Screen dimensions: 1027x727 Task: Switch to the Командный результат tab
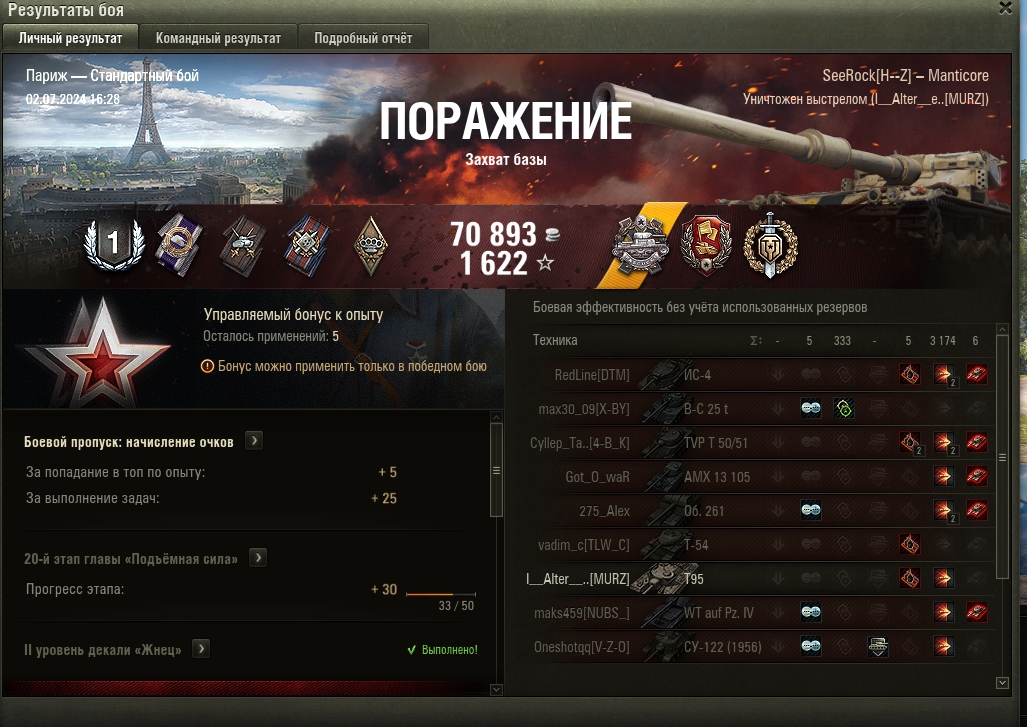[218, 38]
